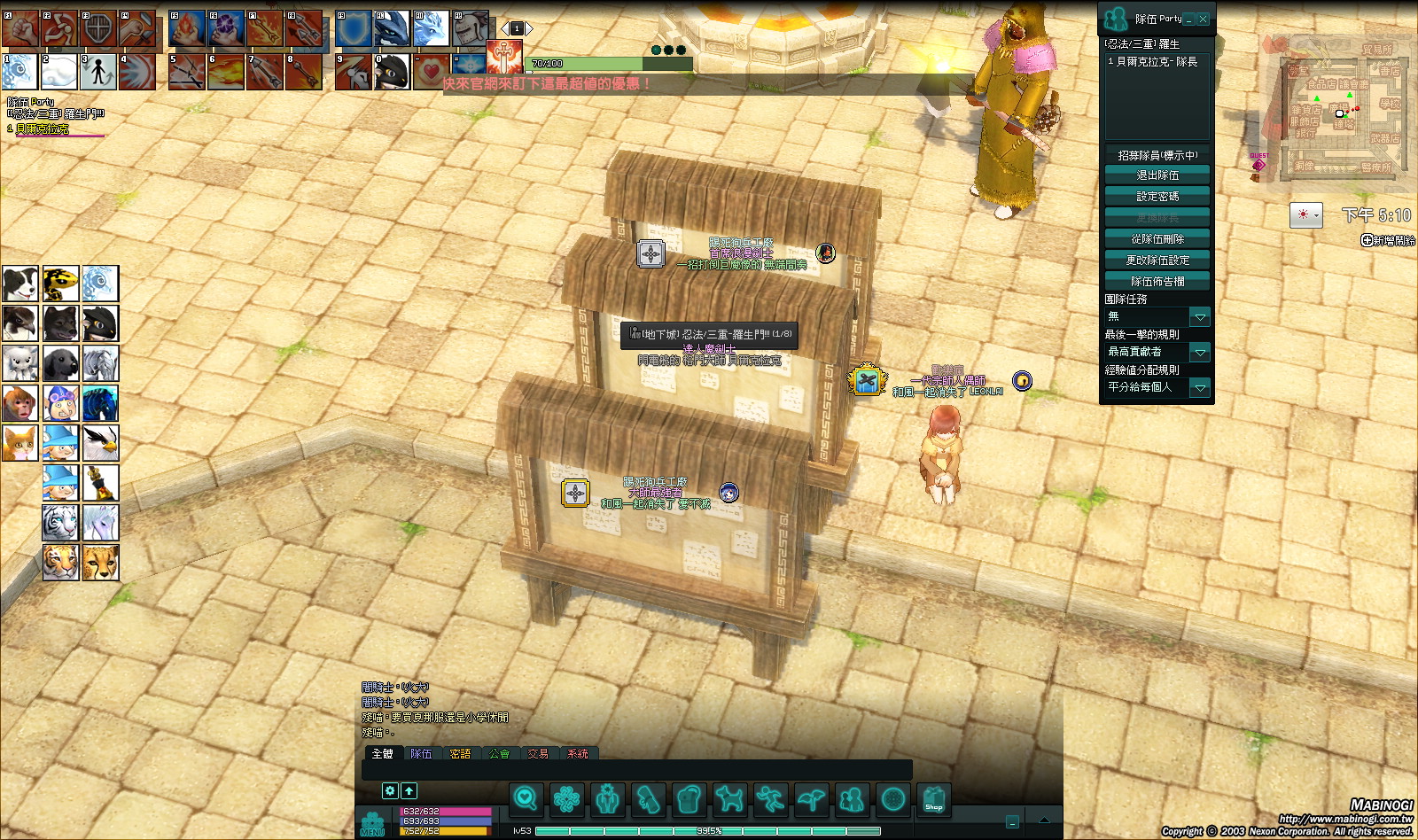Close the Party window
The image size is (1418, 840).
1203,19
